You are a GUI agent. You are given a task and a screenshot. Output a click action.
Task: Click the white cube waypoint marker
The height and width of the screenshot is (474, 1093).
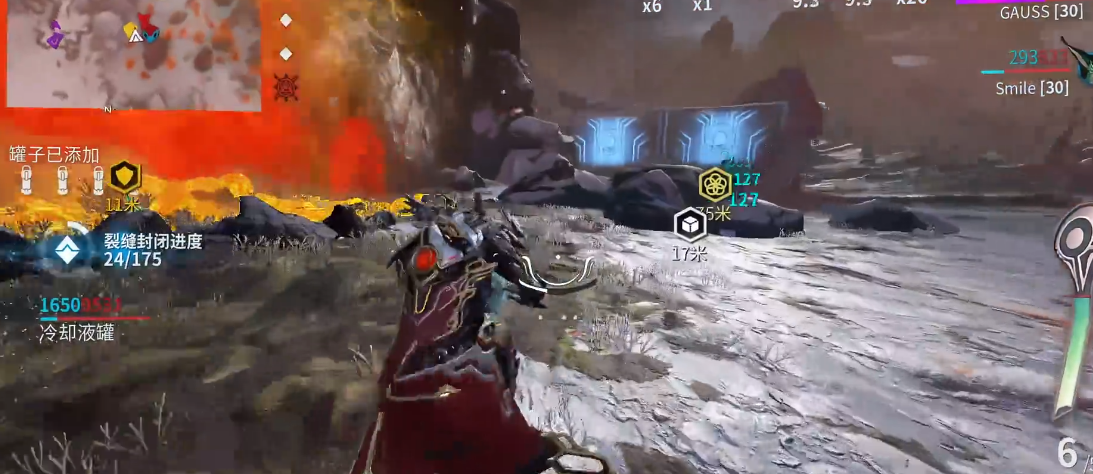(689, 224)
